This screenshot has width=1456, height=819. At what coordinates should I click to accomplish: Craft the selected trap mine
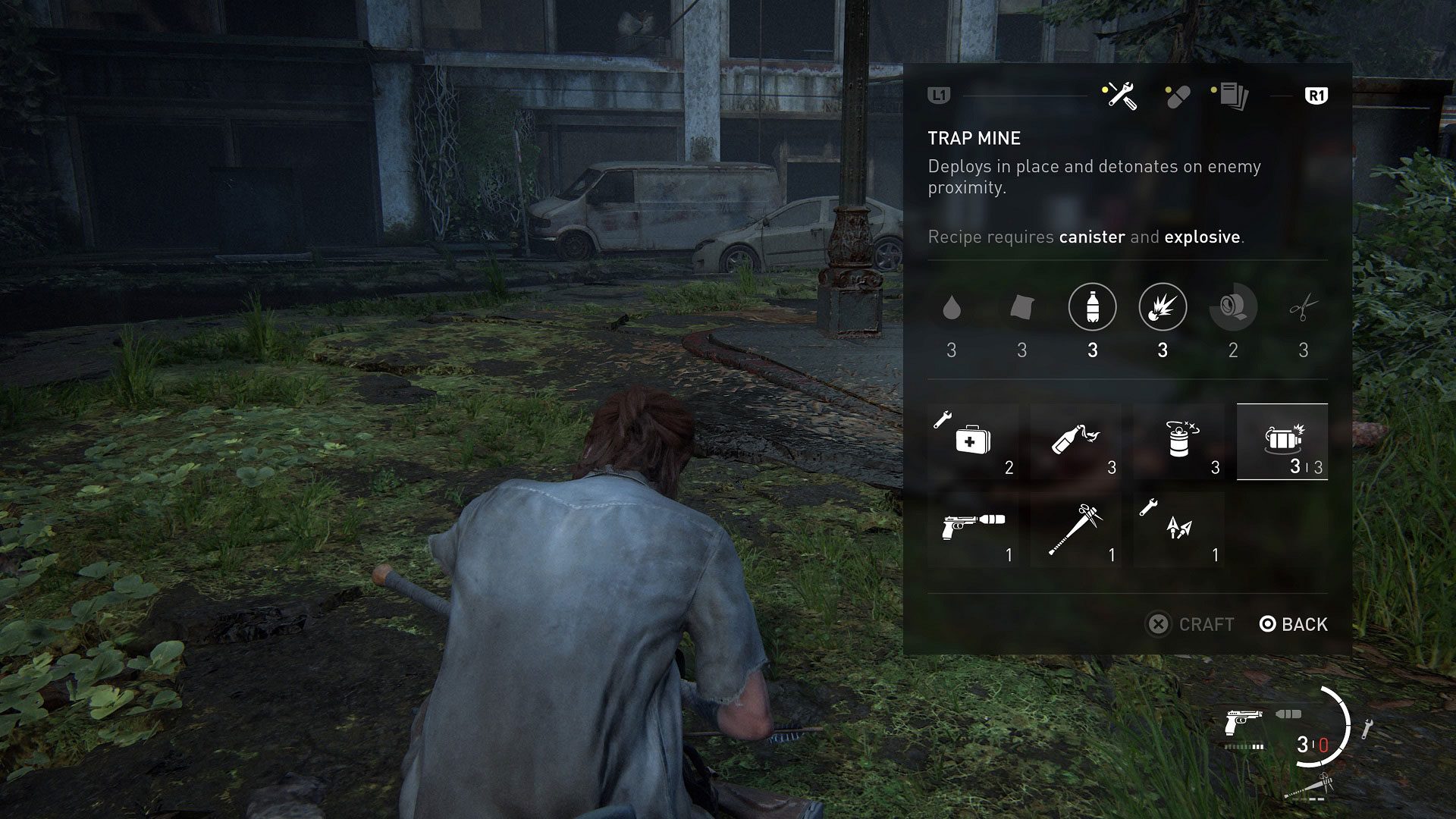[x=1191, y=624]
